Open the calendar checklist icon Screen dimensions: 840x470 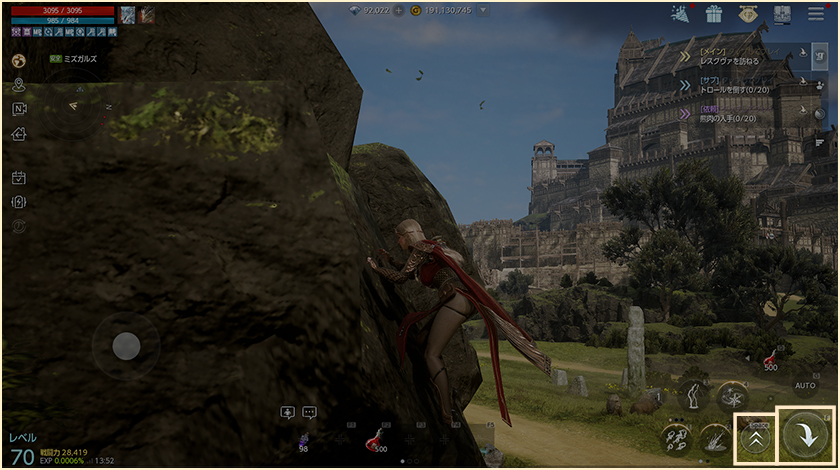19,178
